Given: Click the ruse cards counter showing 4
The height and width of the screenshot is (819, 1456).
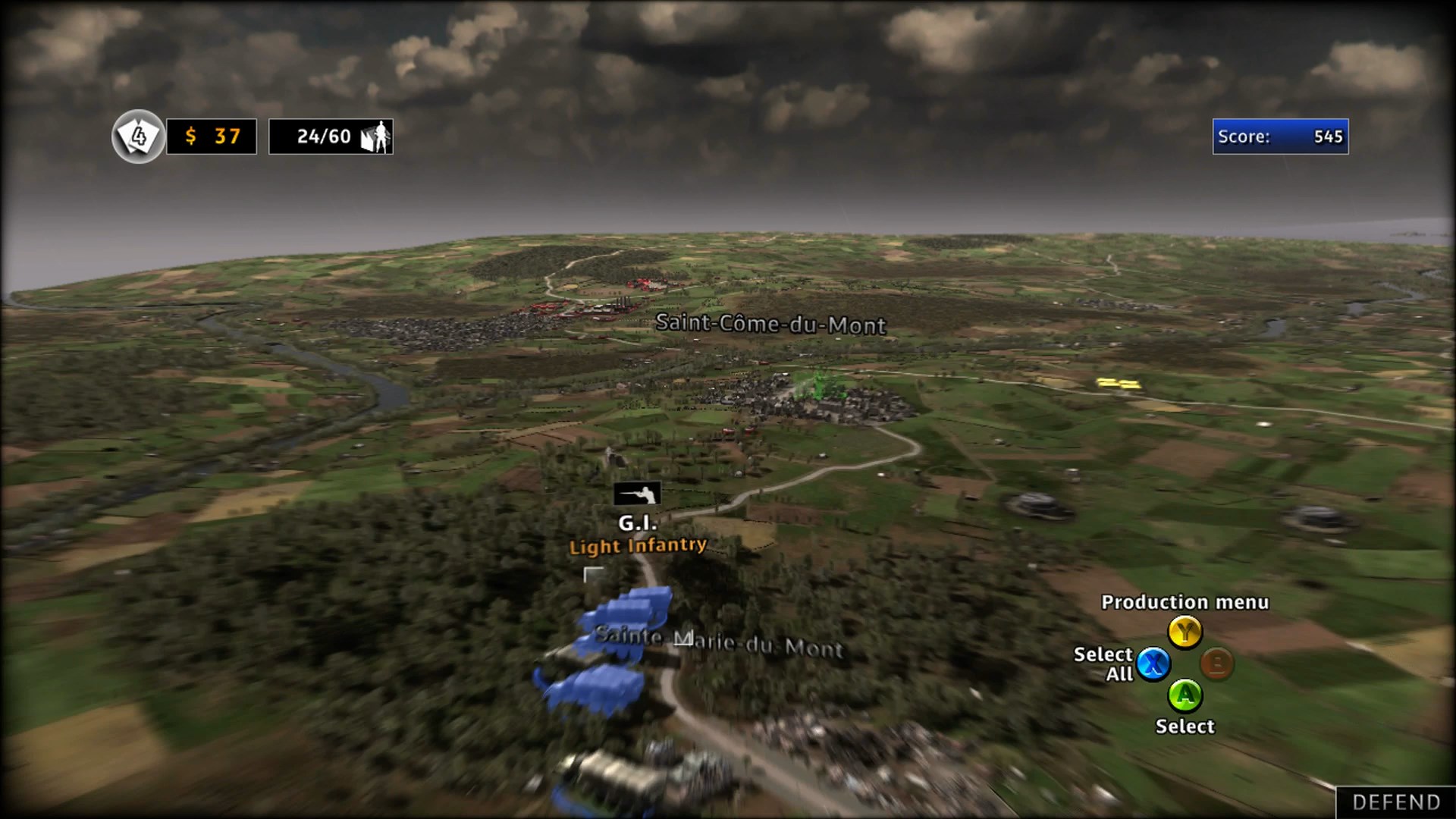Looking at the screenshot, I should pos(138,136).
